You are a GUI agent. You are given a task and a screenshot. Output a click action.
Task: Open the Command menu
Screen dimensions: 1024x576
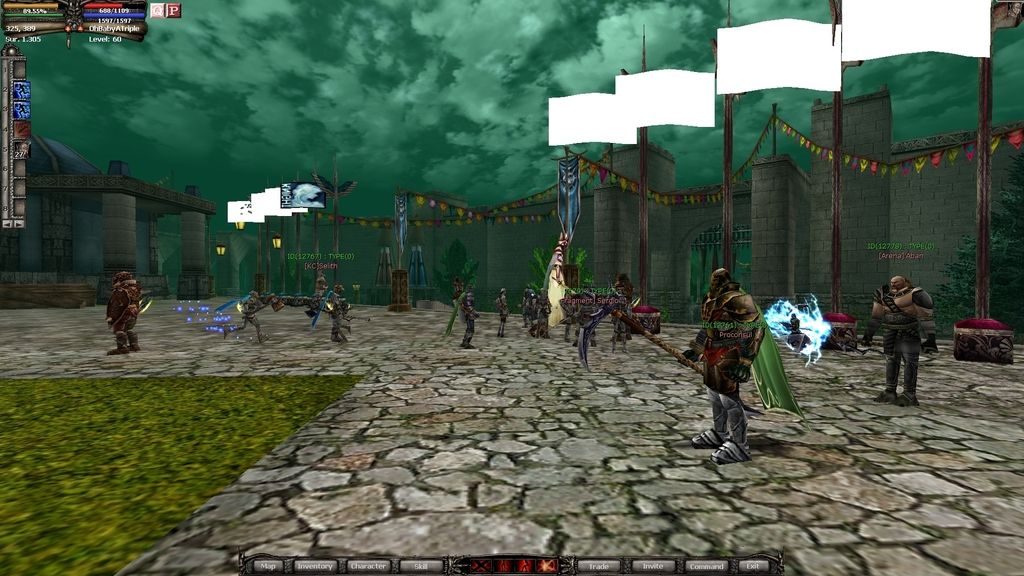tap(706, 566)
